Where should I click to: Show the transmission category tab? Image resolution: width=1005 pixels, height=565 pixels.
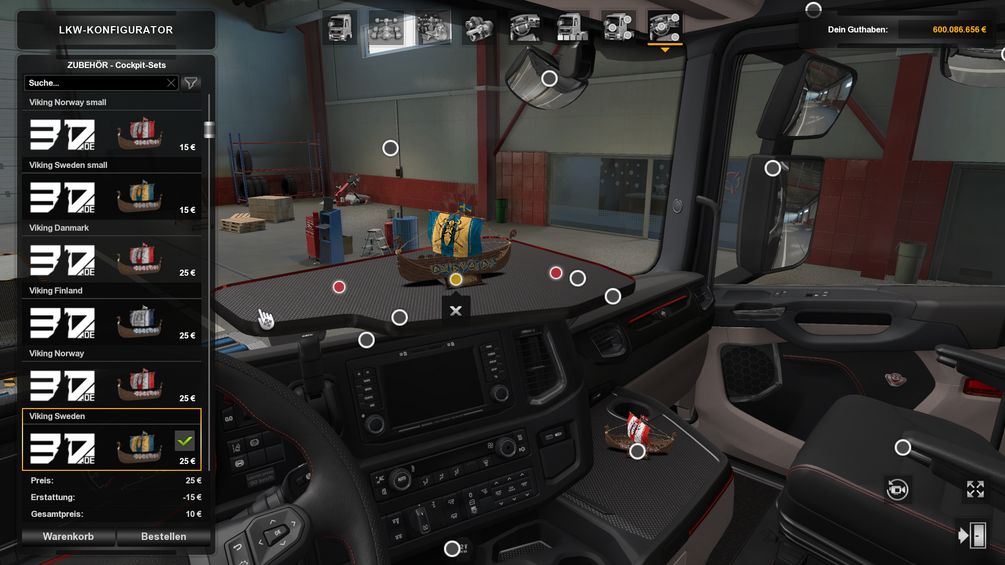pyautogui.click(x=479, y=28)
